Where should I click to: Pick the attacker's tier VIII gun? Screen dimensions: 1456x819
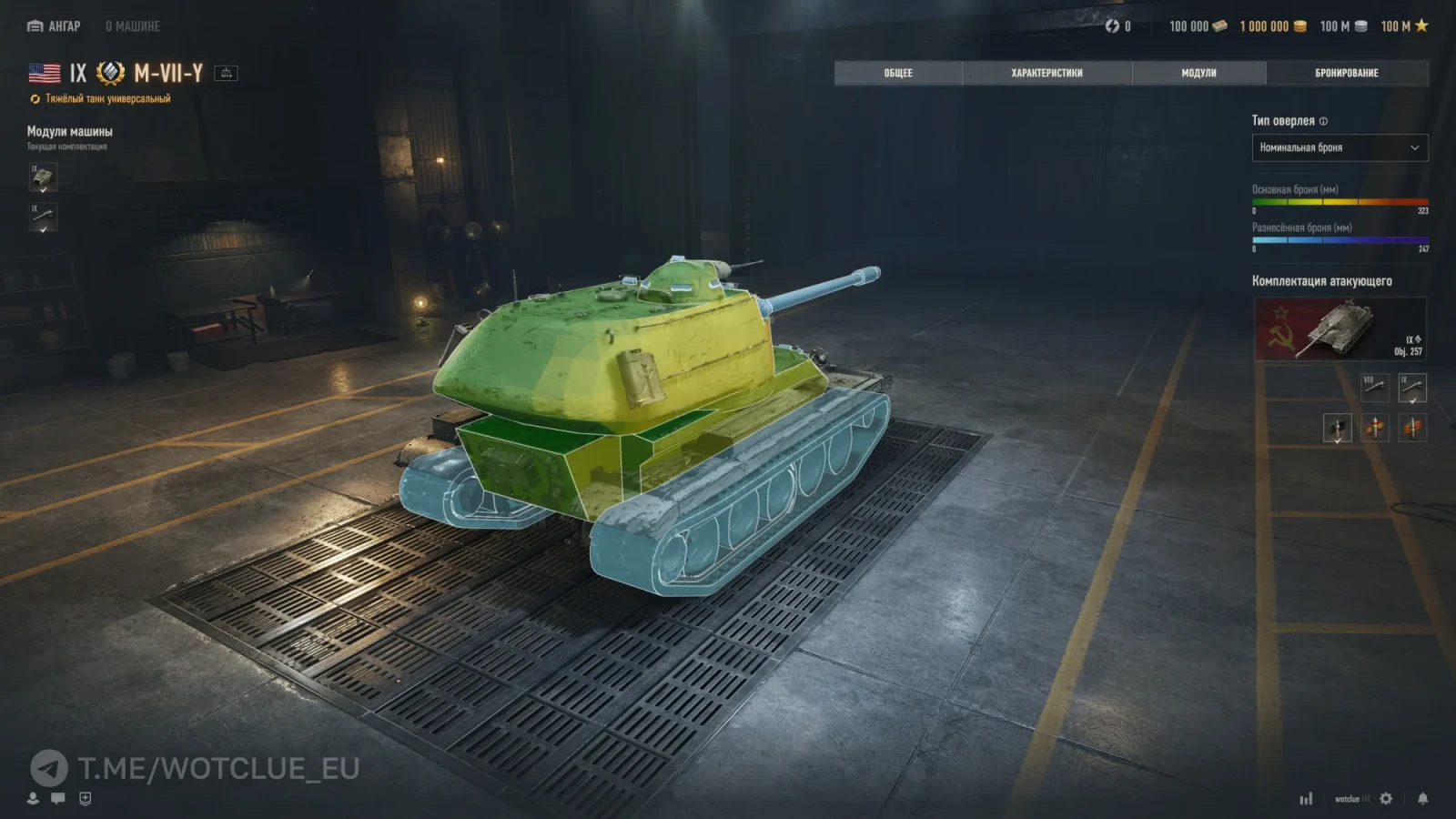1374,388
